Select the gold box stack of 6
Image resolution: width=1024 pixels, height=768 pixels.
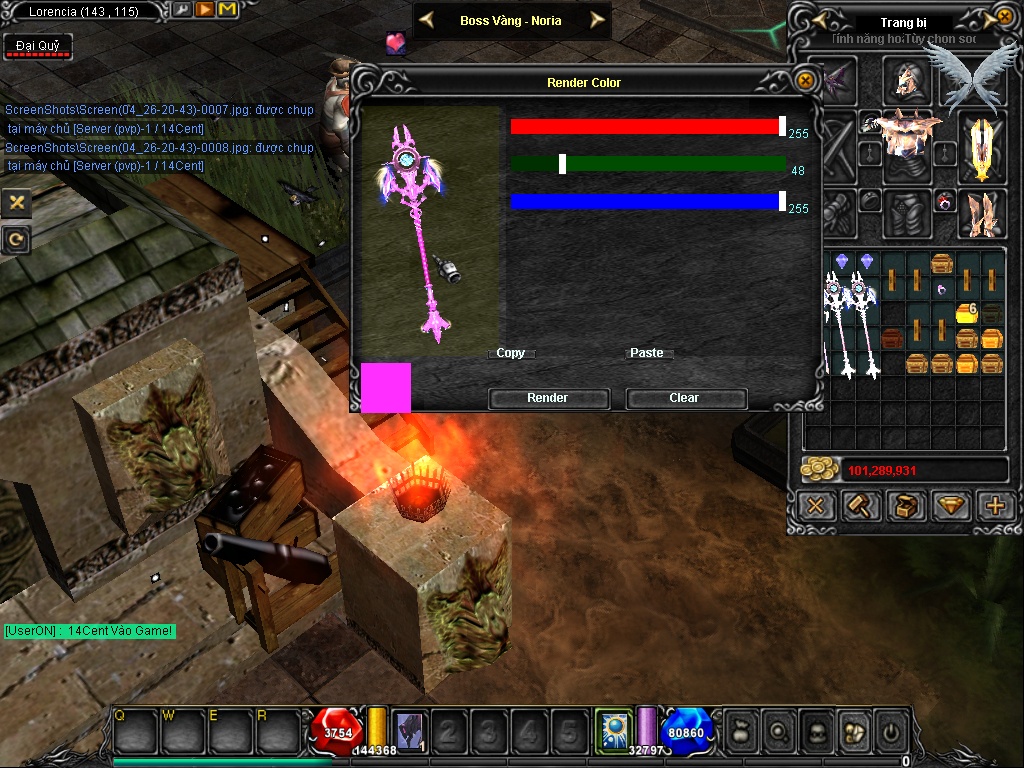pyautogui.click(x=966, y=313)
